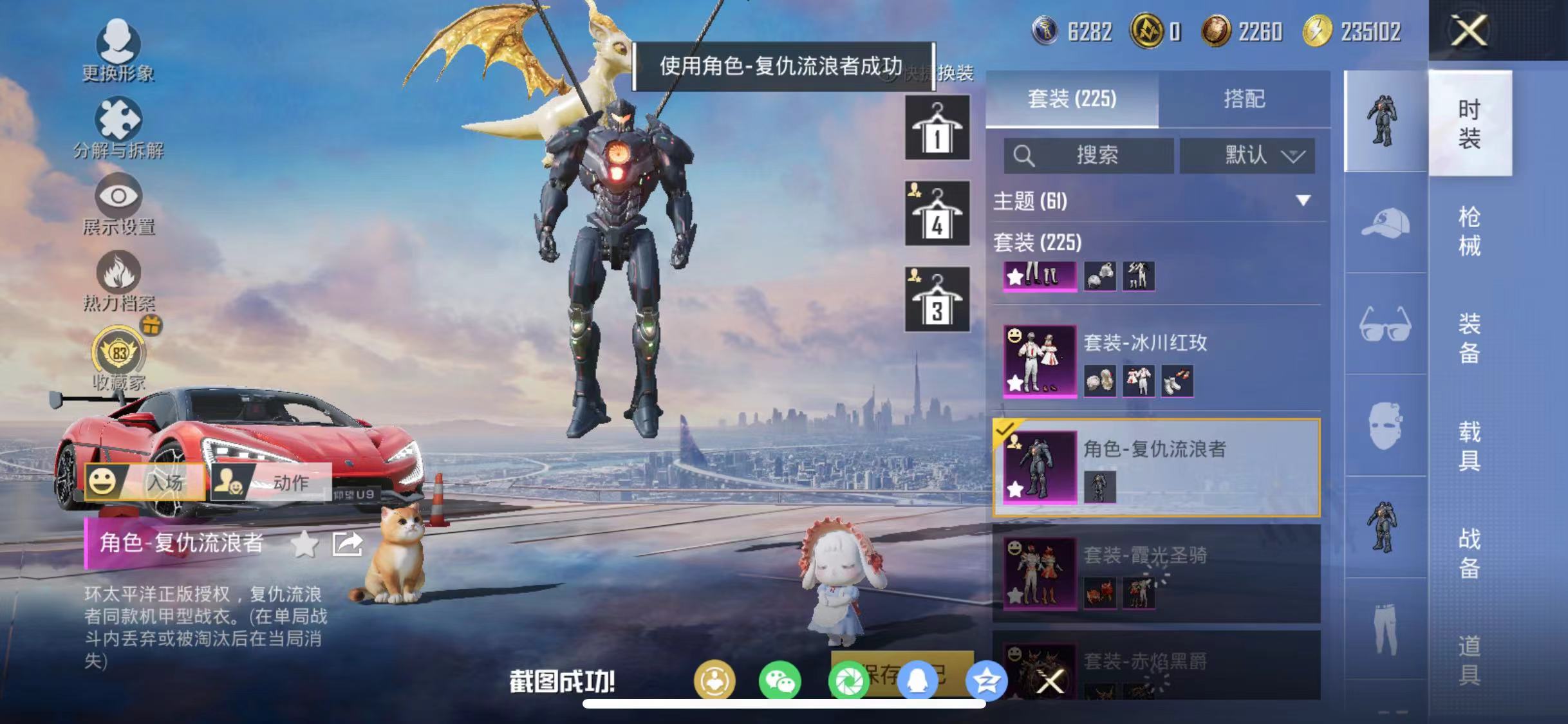Select quick-change hanger slot 1
The image size is (1568, 724).
tap(937, 127)
